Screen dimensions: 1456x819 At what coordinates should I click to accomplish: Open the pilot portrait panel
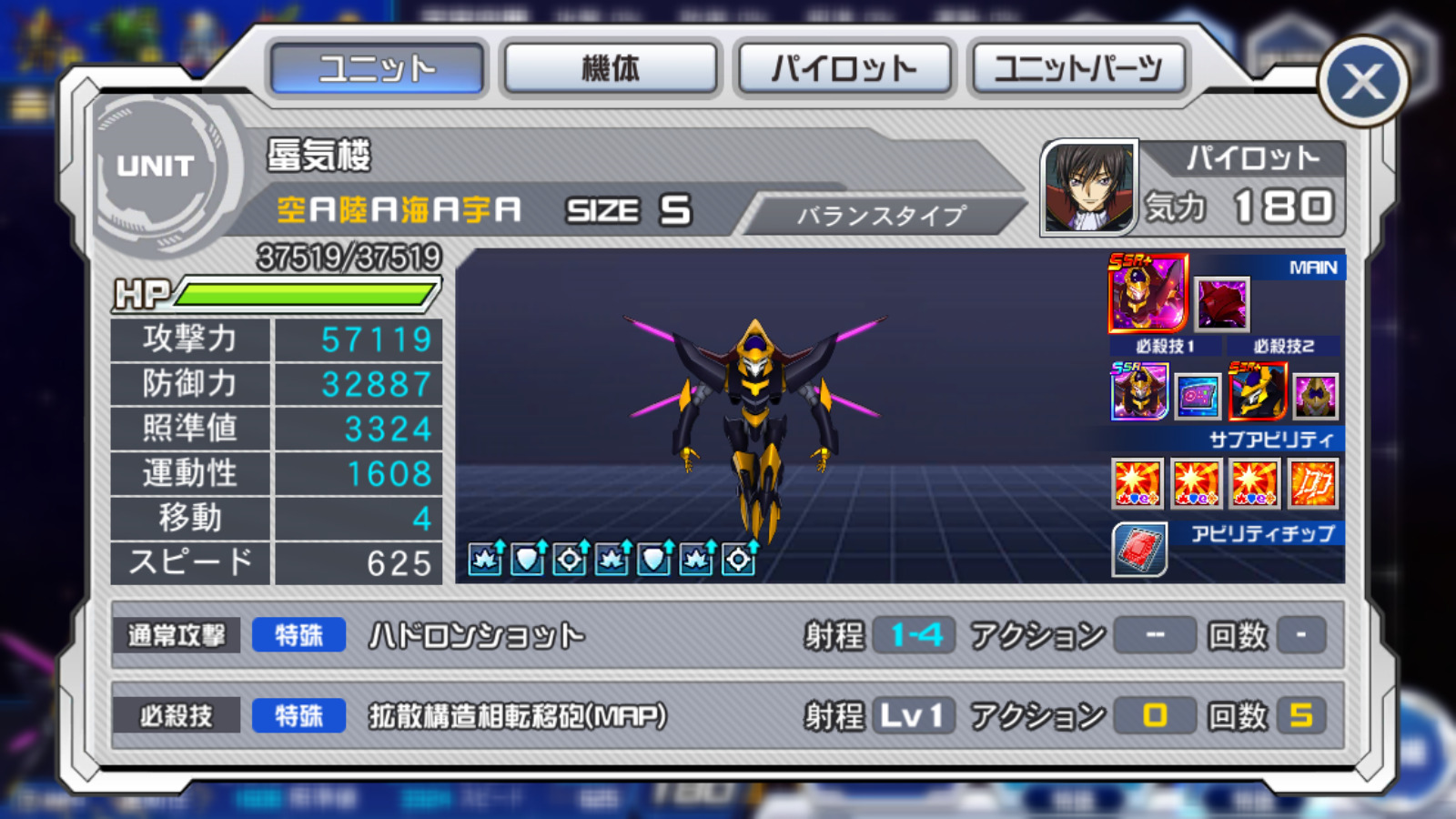1089,187
